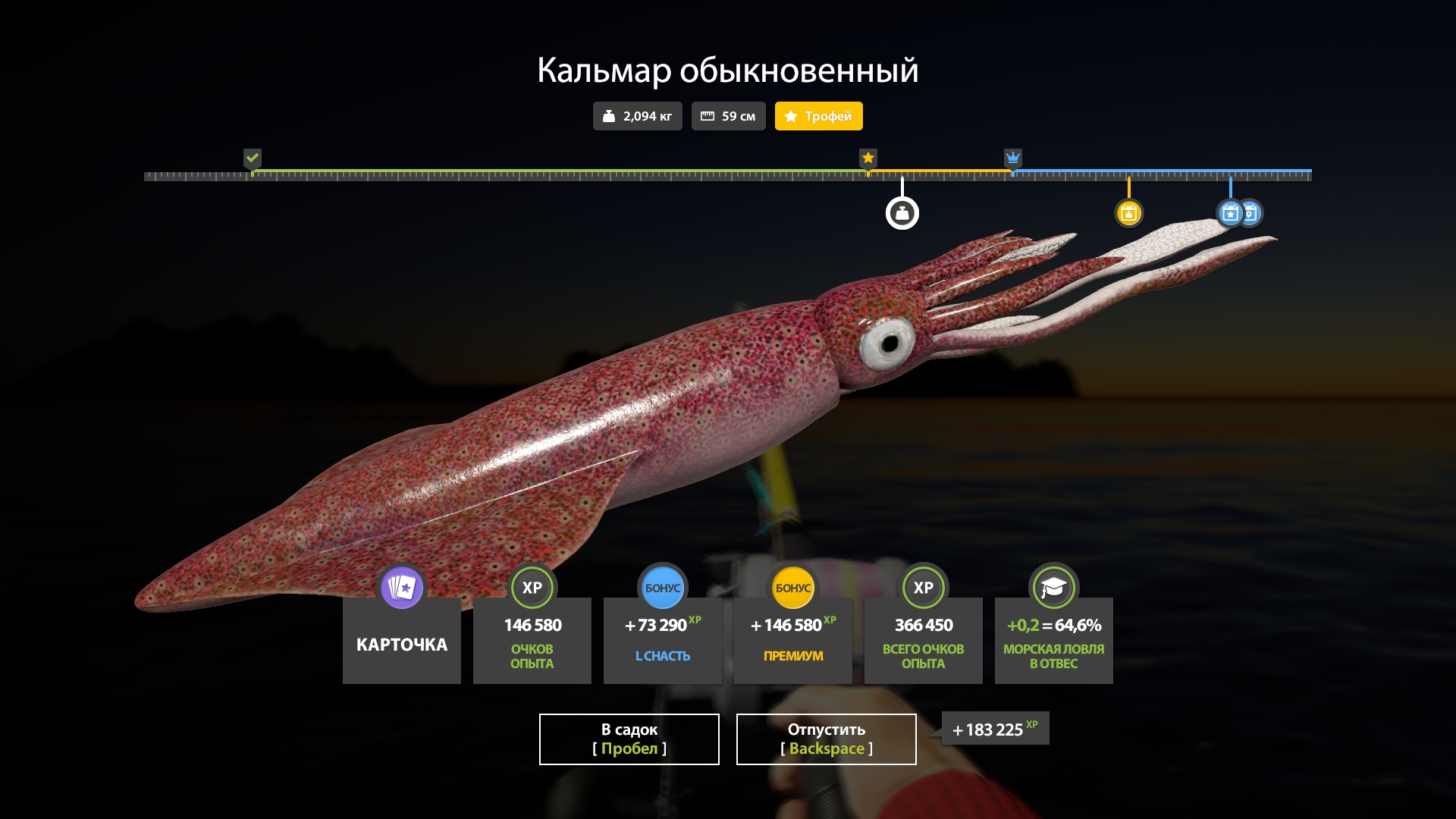
Task: Click the graduation cap icon for Морская Ловля
Action: (x=1053, y=588)
